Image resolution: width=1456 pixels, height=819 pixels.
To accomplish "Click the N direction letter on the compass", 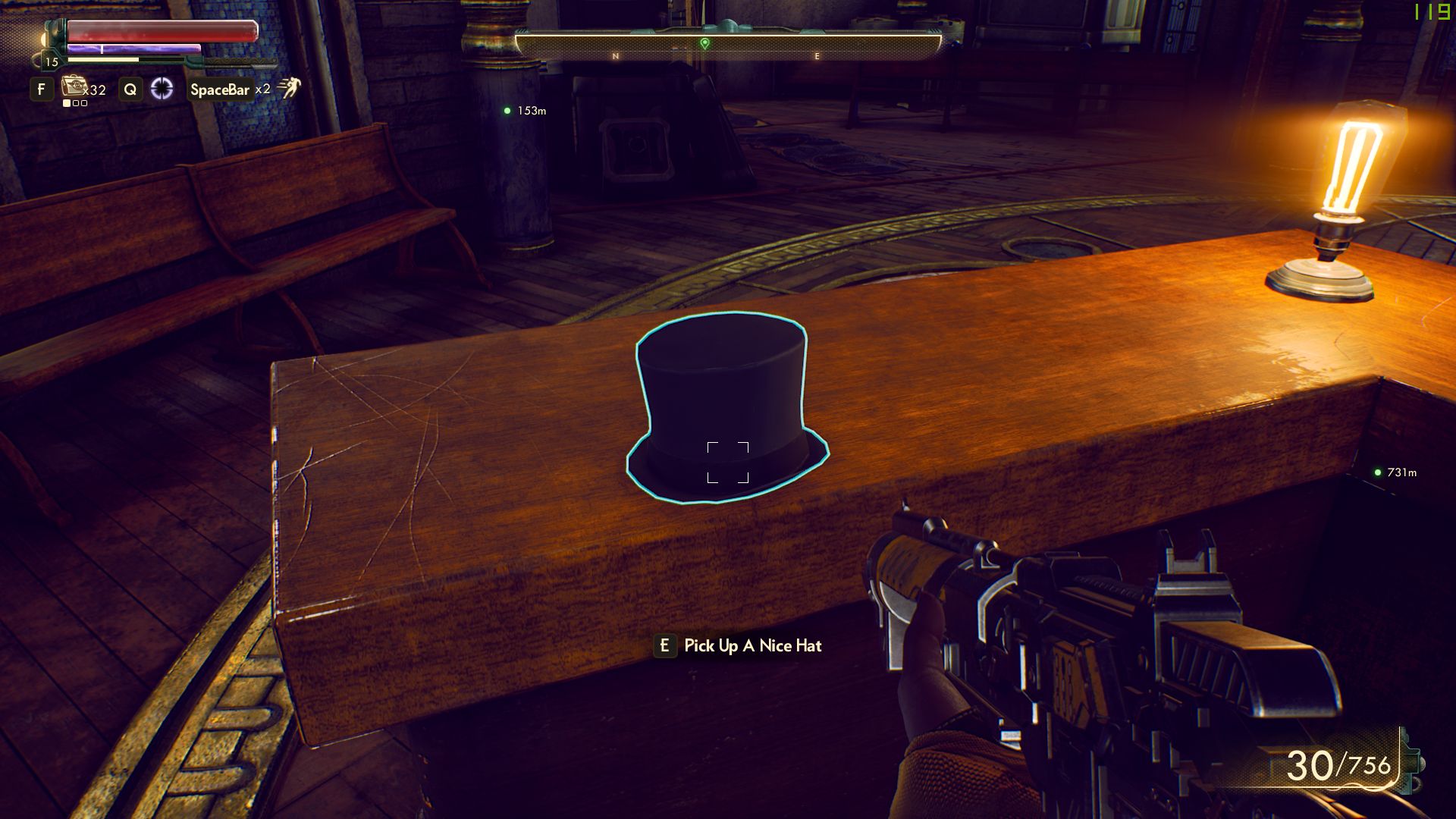I will pyautogui.click(x=614, y=55).
